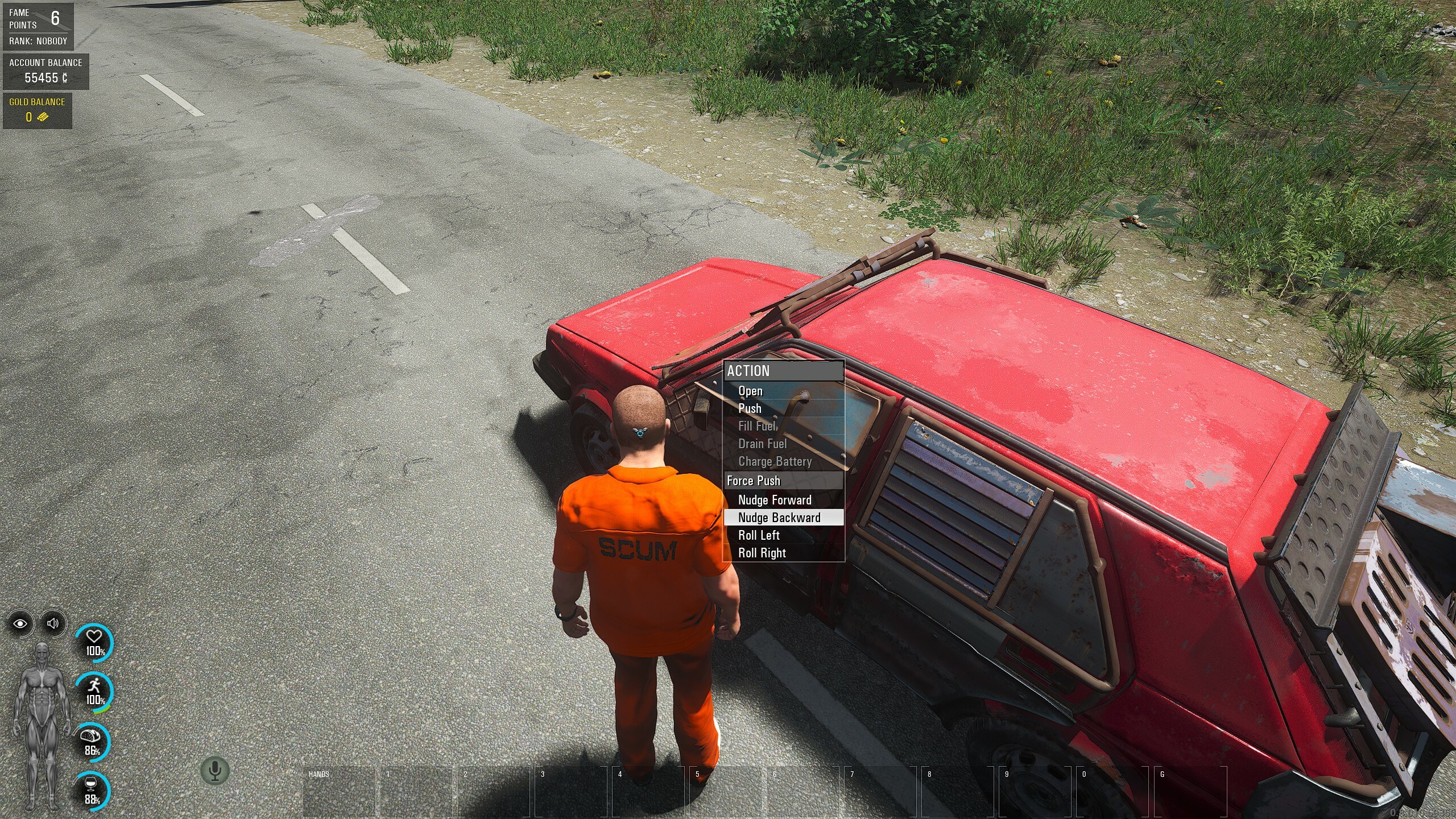1456x819 pixels.
Task: Select Roll Left for the vehicle
Action: [759, 535]
